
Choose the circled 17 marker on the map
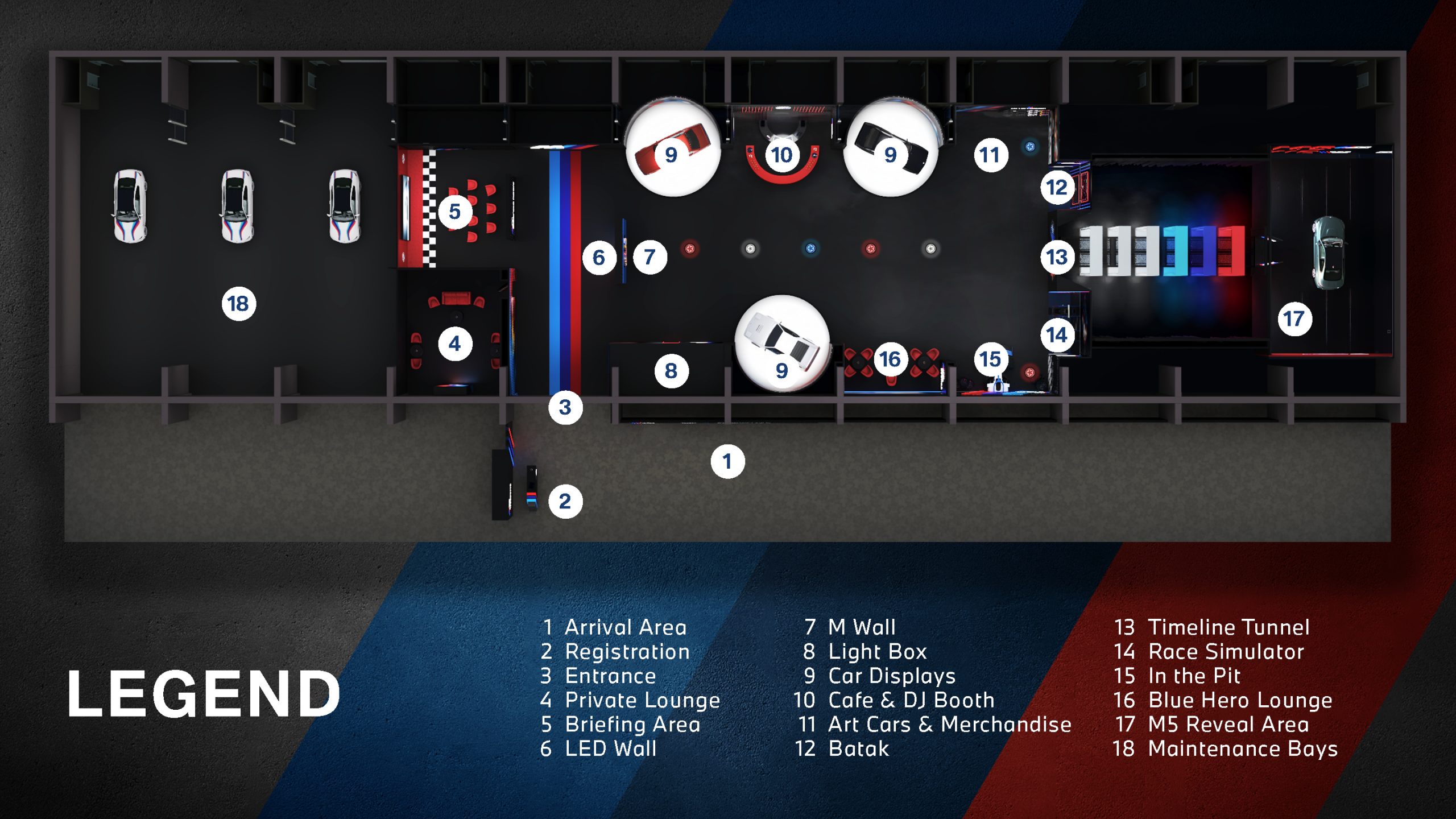pos(1294,318)
